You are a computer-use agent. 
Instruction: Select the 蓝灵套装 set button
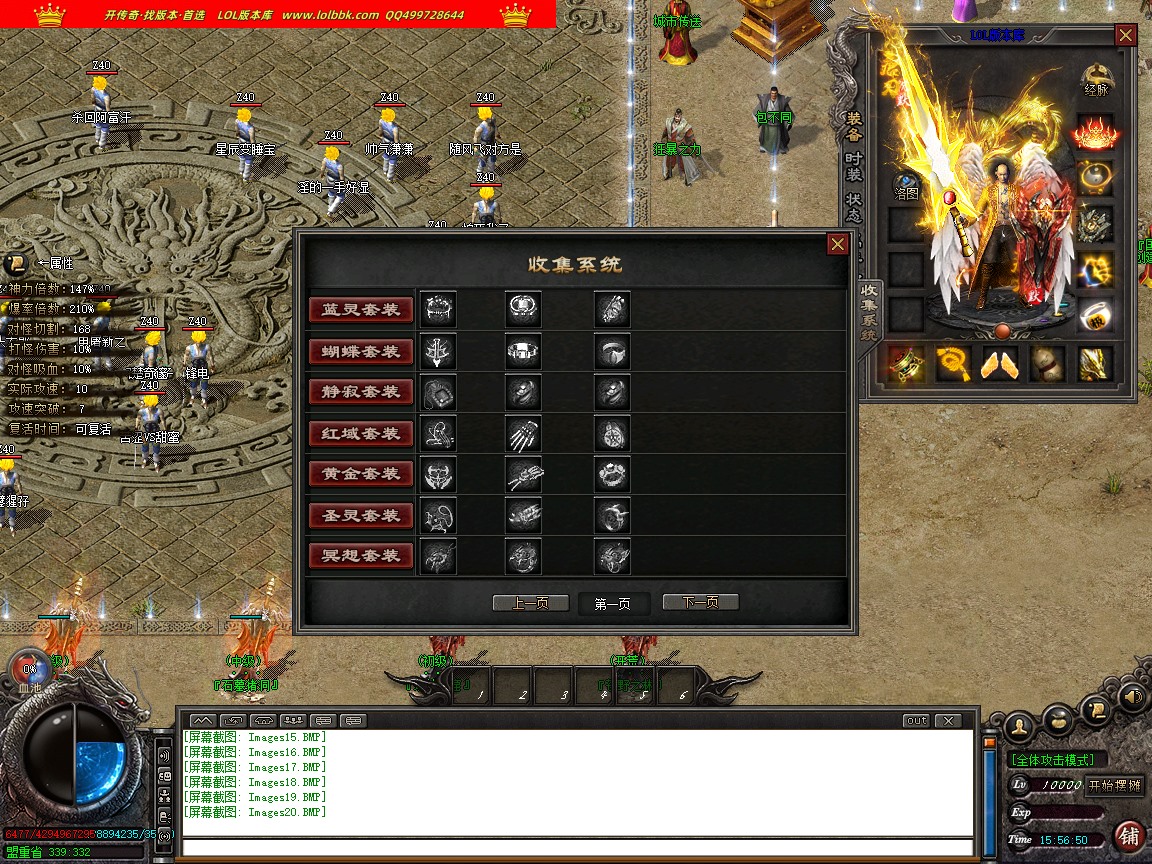tap(361, 310)
